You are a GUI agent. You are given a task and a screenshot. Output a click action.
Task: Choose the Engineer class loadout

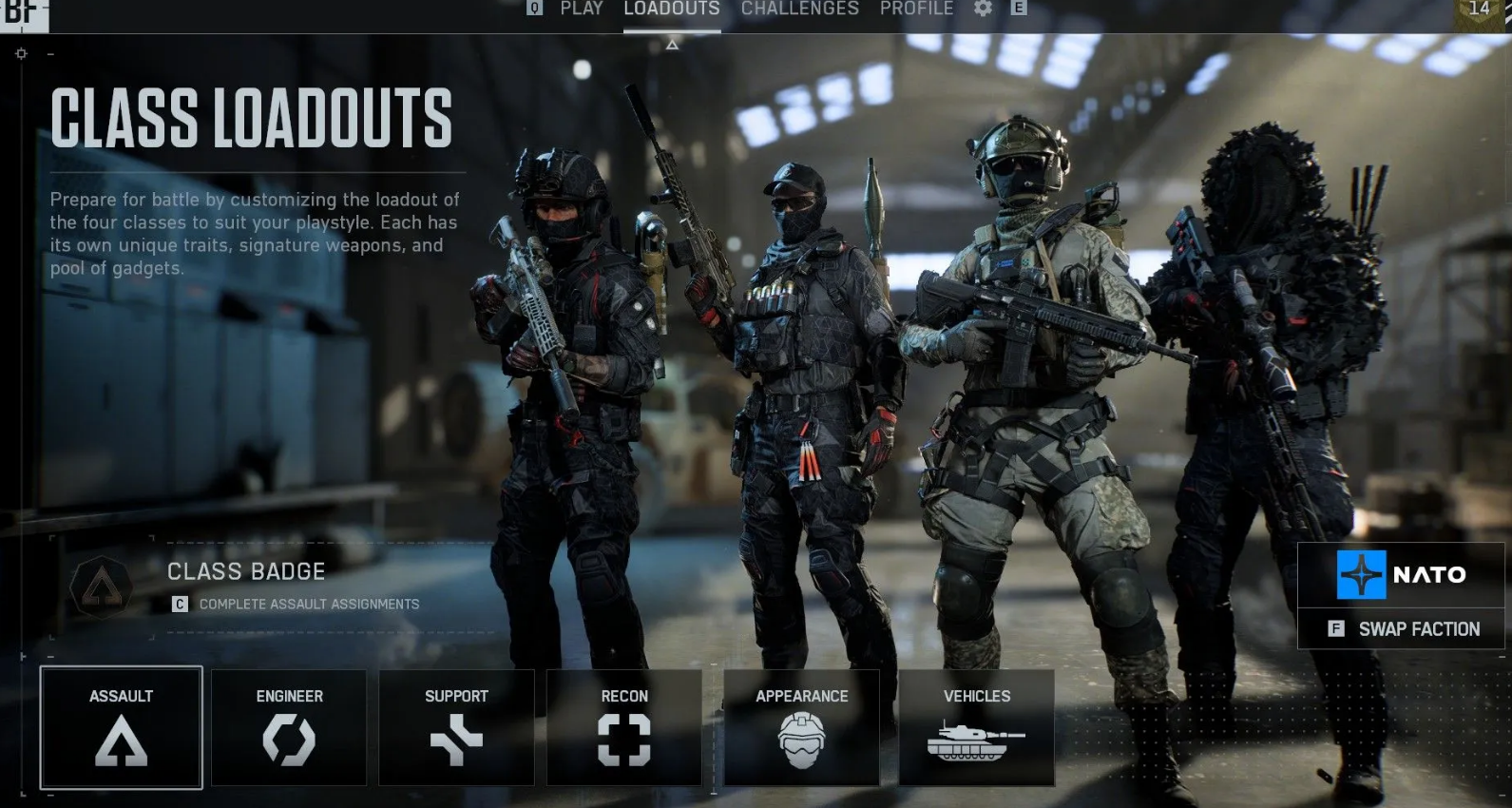click(x=289, y=727)
